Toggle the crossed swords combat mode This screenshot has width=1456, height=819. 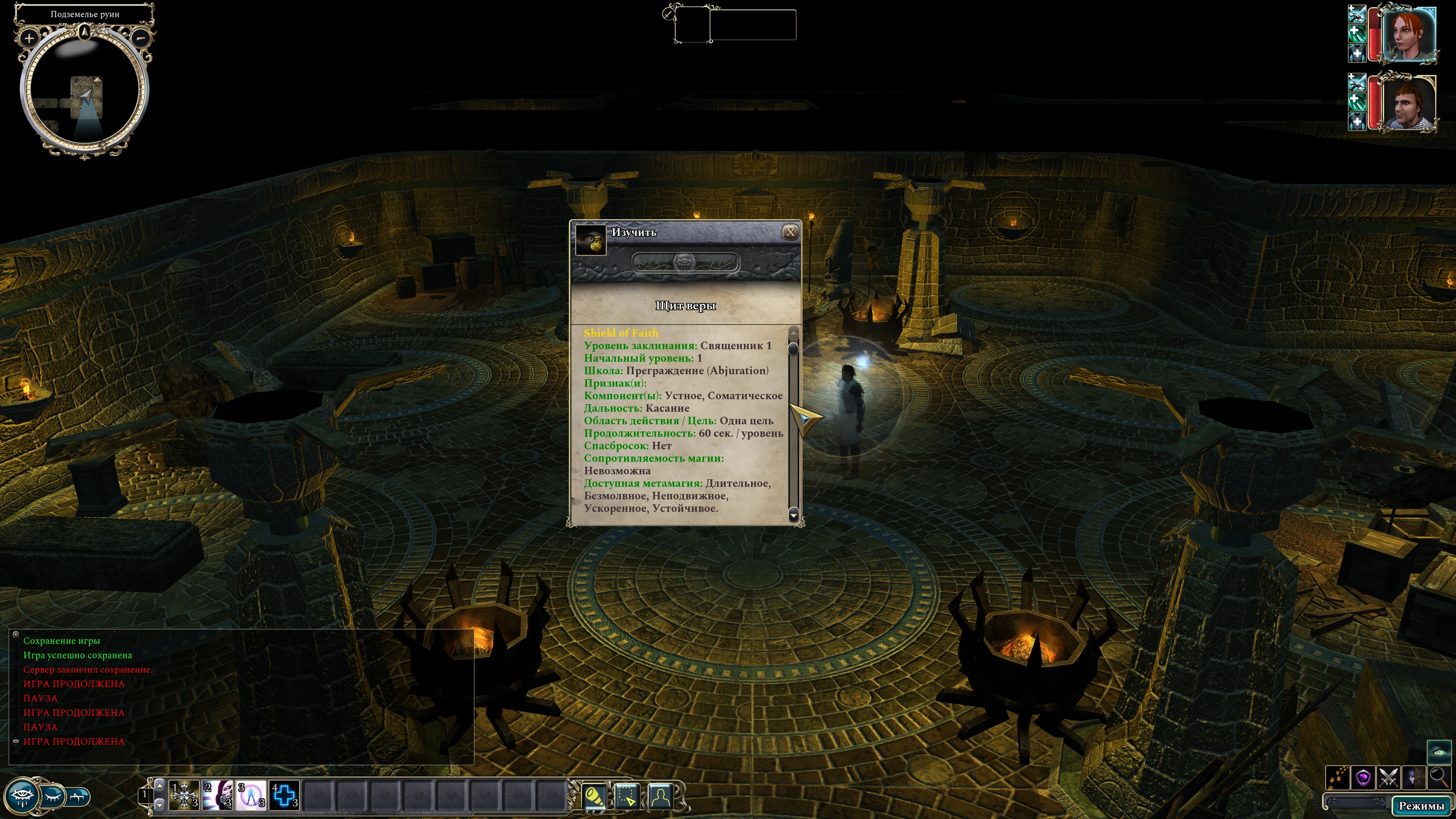tap(1389, 778)
